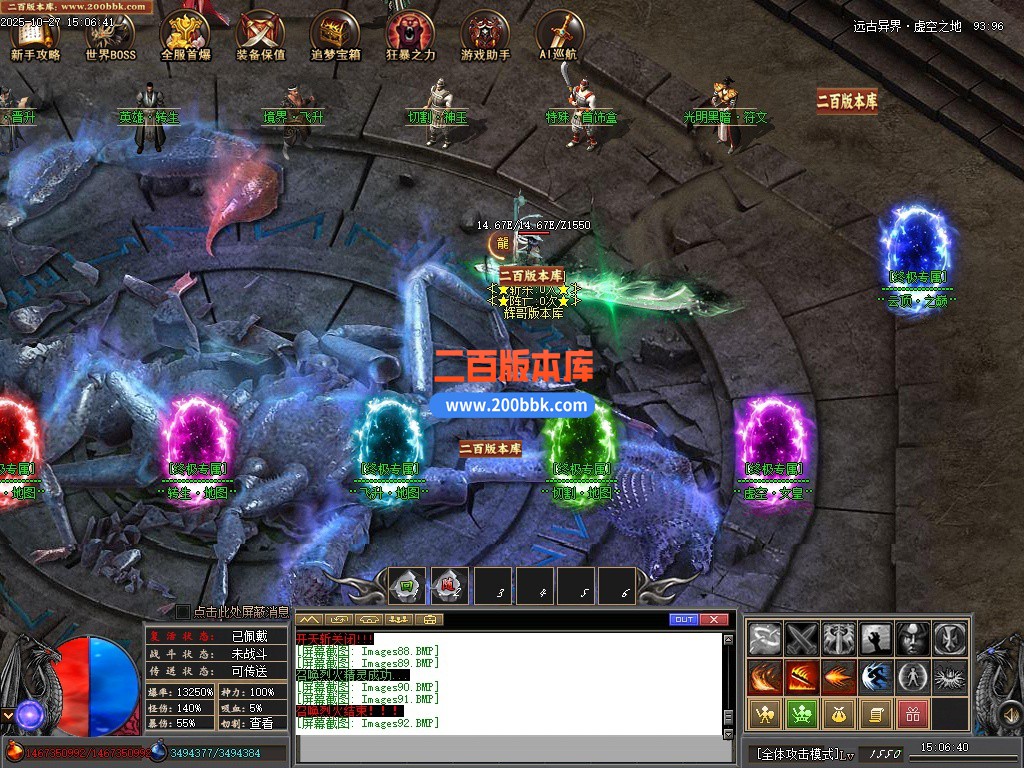Activate the crossed swords skill icon
Image resolution: width=1024 pixels, height=768 pixels.
pyautogui.click(x=802, y=638)
